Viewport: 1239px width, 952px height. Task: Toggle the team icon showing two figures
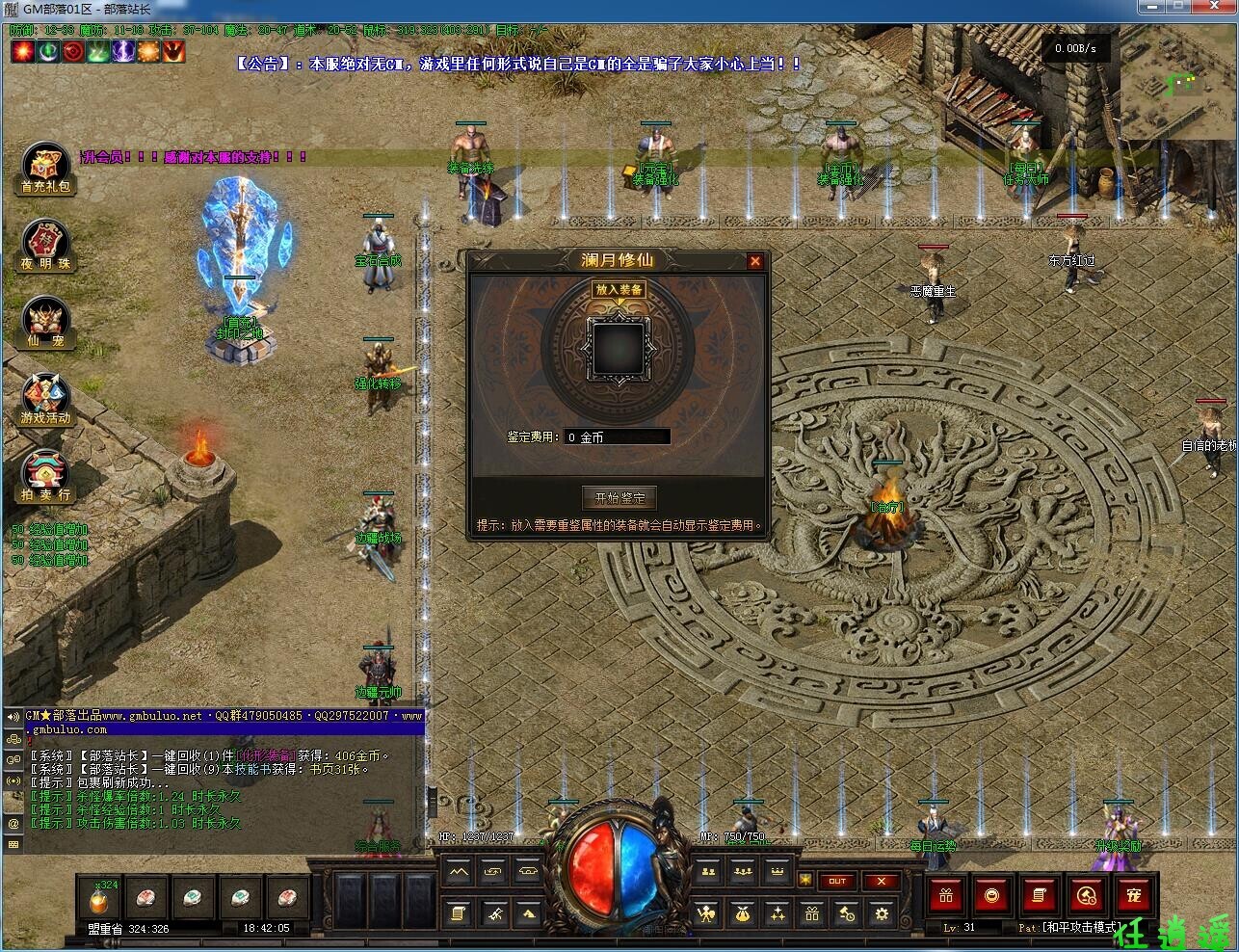coord(709,873)
